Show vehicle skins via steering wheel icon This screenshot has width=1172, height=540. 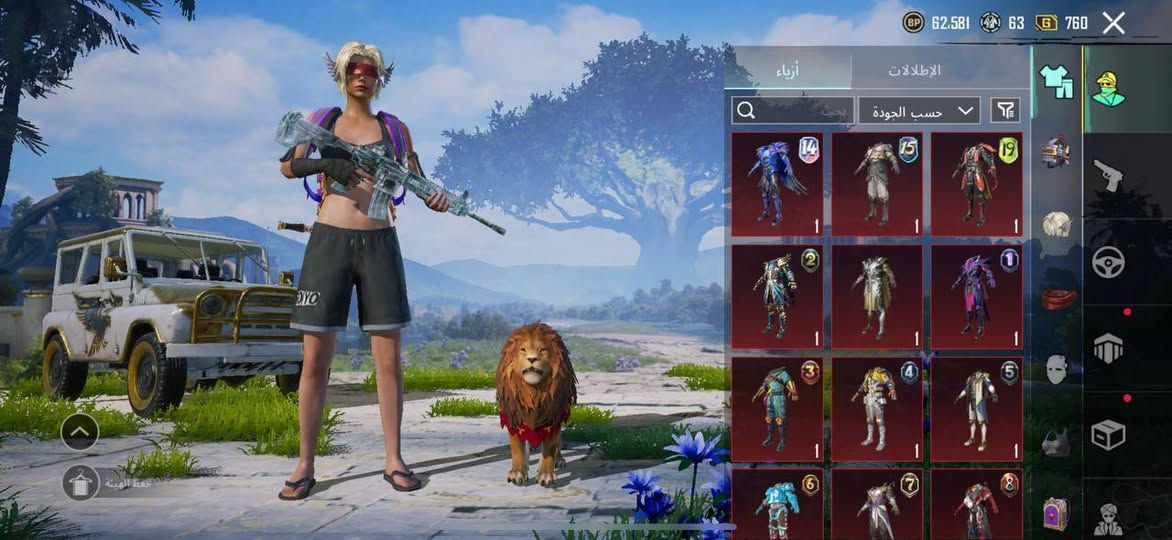tap(1108, 262)
